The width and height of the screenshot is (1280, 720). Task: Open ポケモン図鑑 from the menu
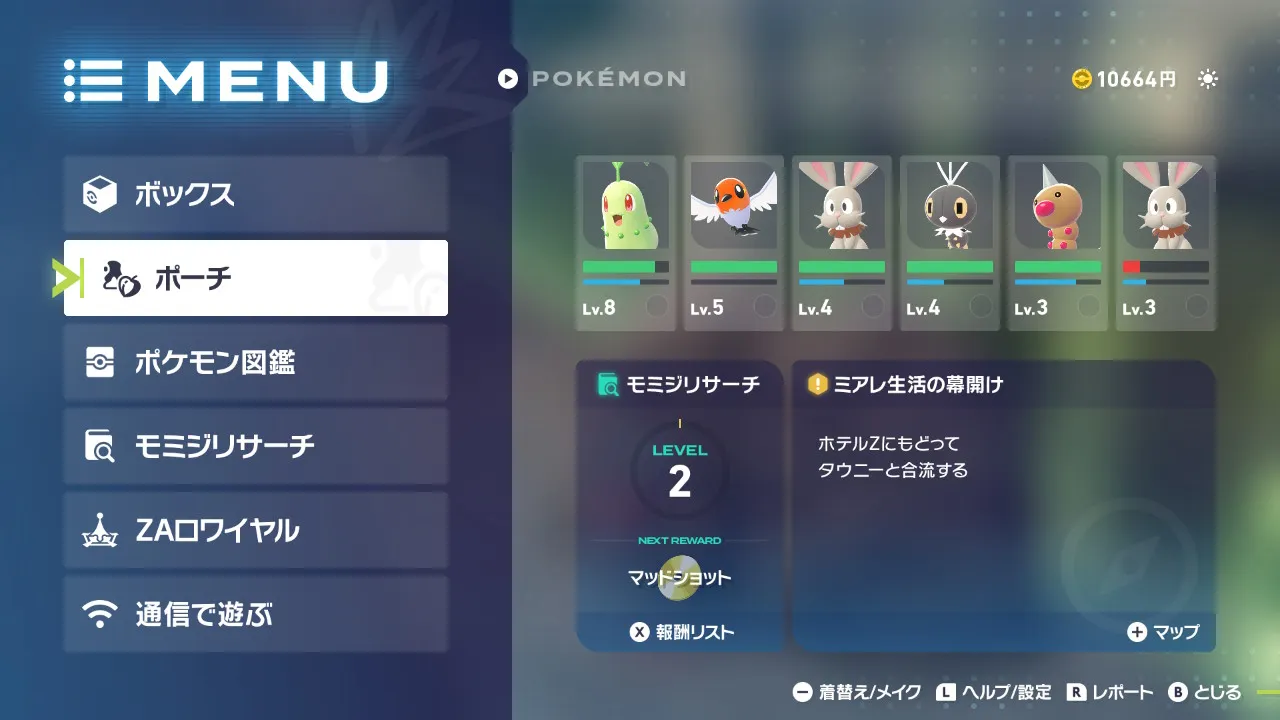click(255, 362)
